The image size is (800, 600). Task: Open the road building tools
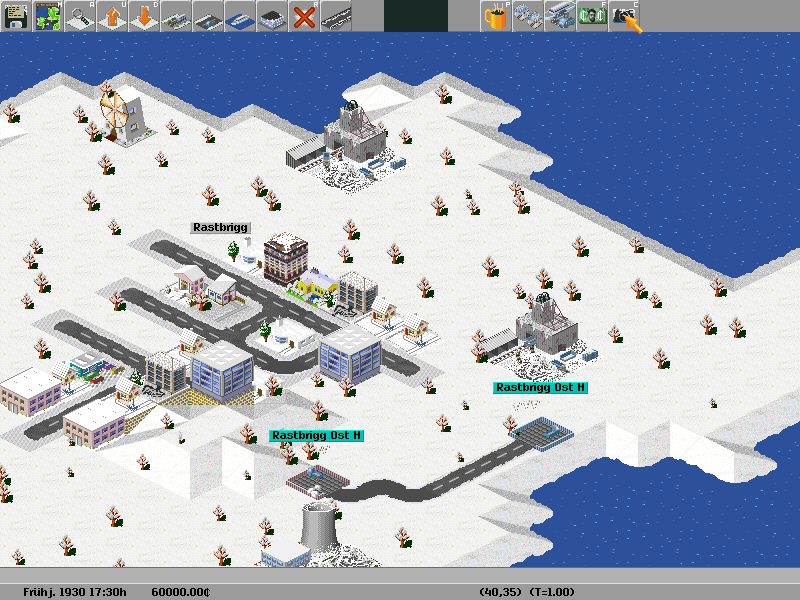point(208,16)
